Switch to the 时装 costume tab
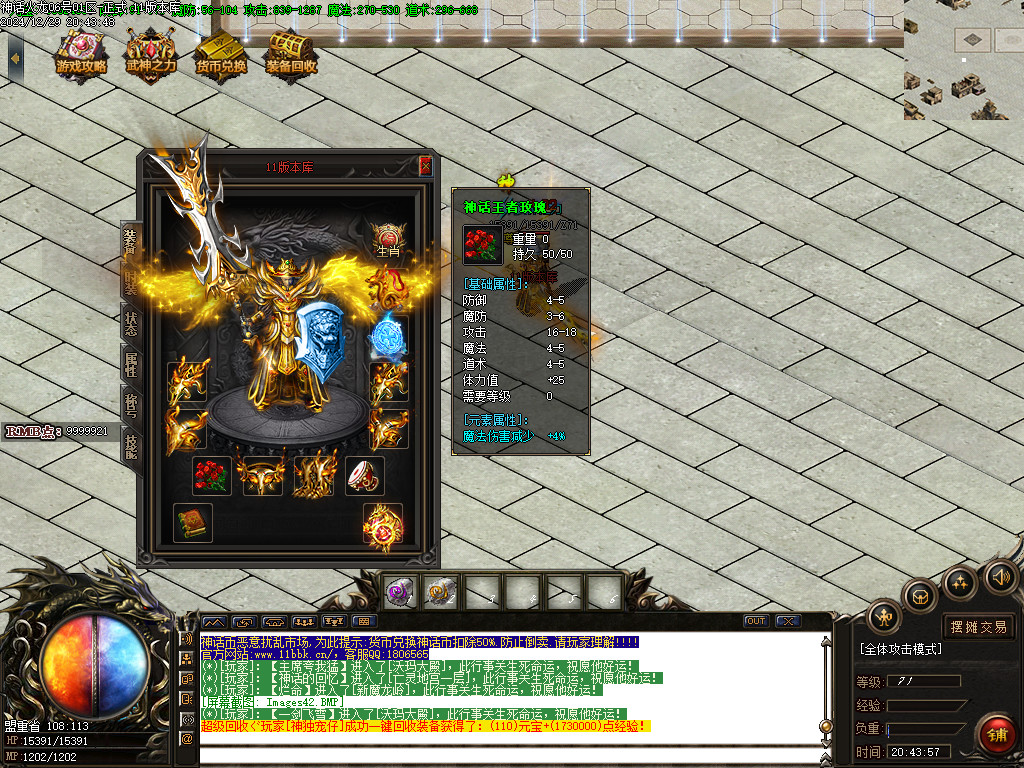The height and width of the screenshot is (768, 1024). point(130,281)
